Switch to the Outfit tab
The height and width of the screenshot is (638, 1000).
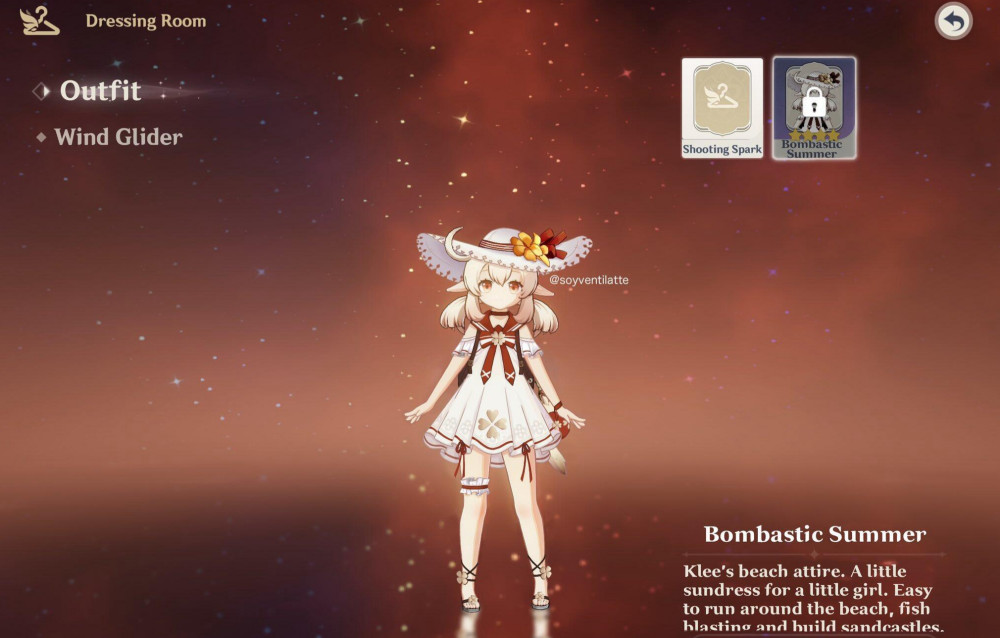99,91
